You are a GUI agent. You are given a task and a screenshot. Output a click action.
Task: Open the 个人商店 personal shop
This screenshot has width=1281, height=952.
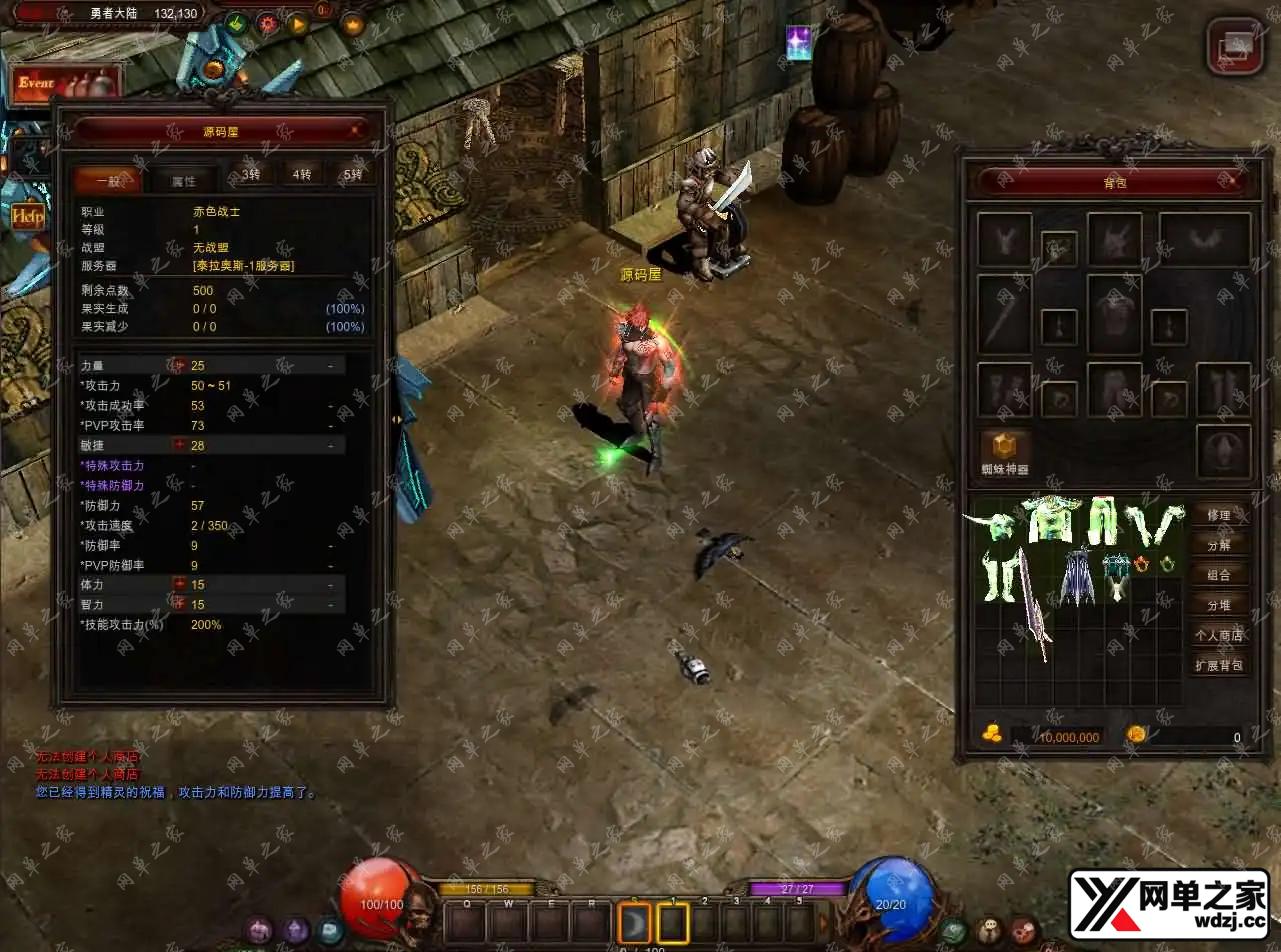point(1219,635)
